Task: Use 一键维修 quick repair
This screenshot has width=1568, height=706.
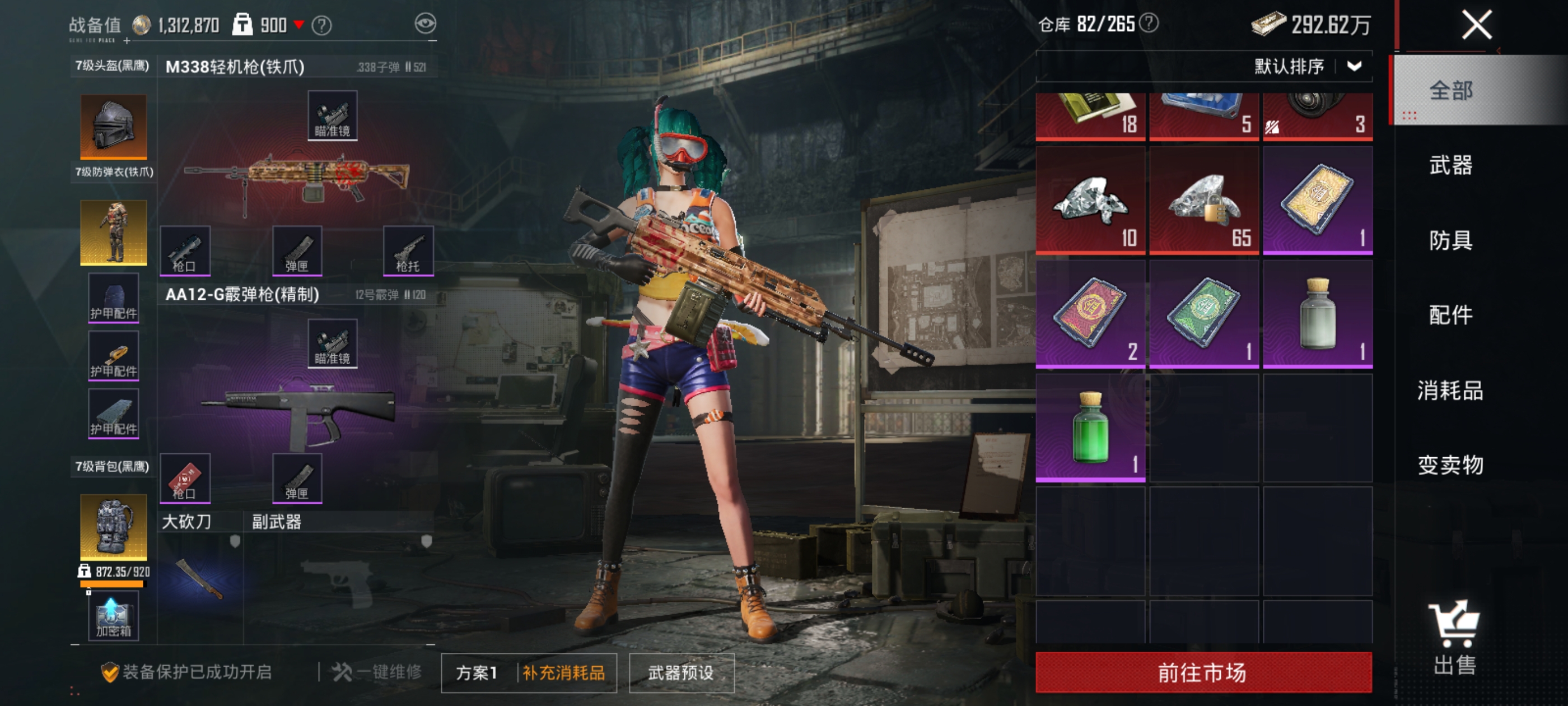Action: [377, 672]
